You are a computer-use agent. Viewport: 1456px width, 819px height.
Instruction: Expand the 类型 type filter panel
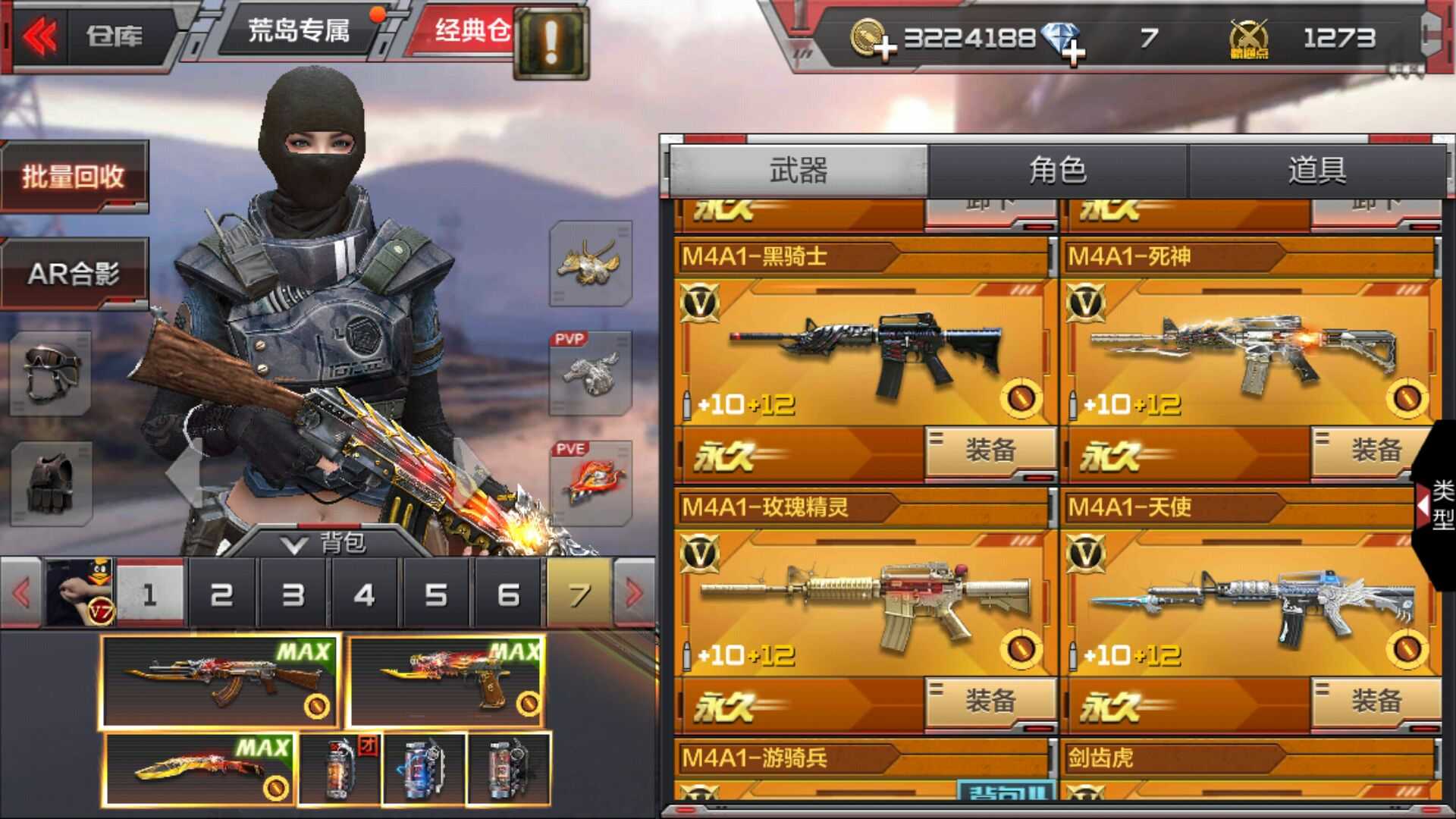tap(1438, 504)
